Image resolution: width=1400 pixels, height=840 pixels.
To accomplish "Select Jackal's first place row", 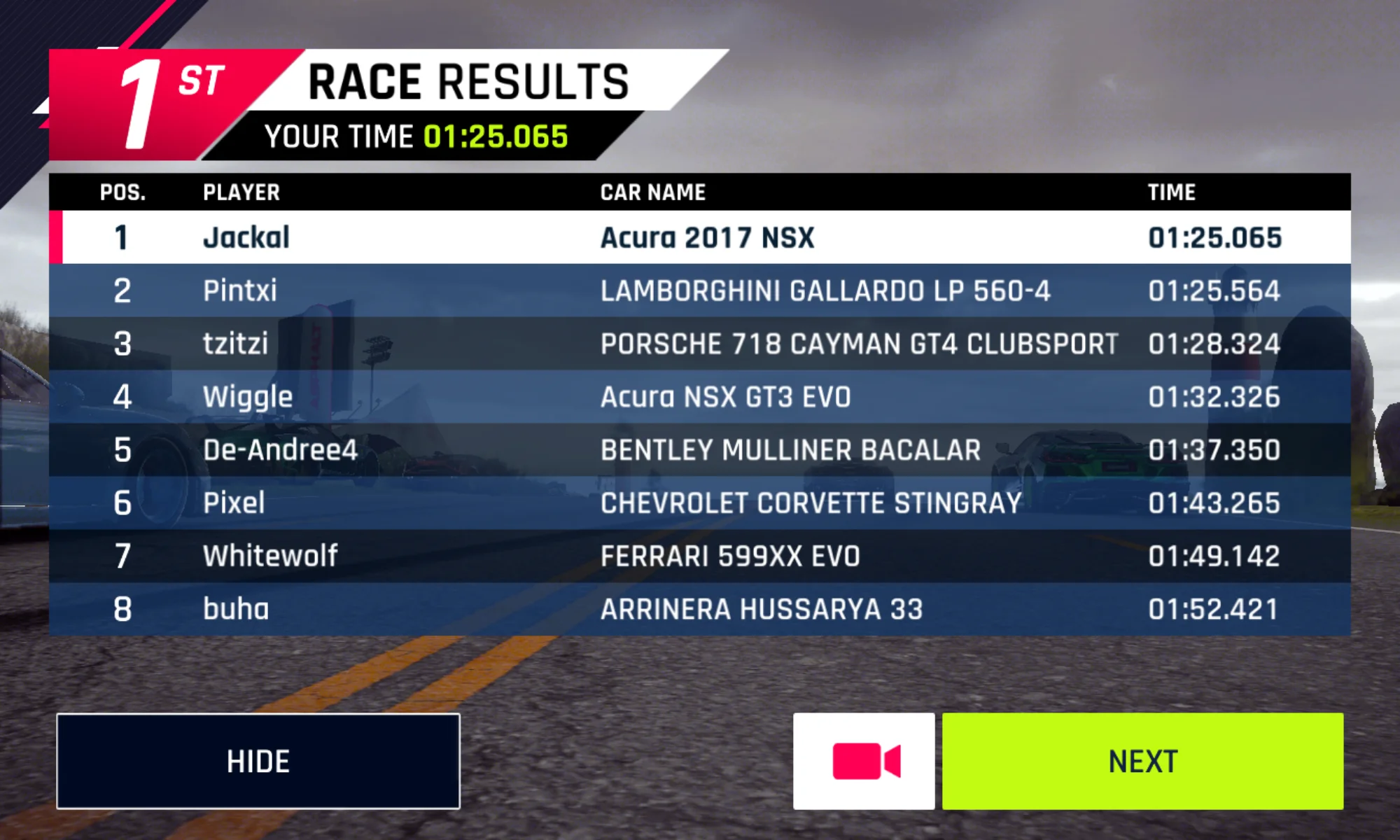I will pyautogui.click(x=700, y=237).
